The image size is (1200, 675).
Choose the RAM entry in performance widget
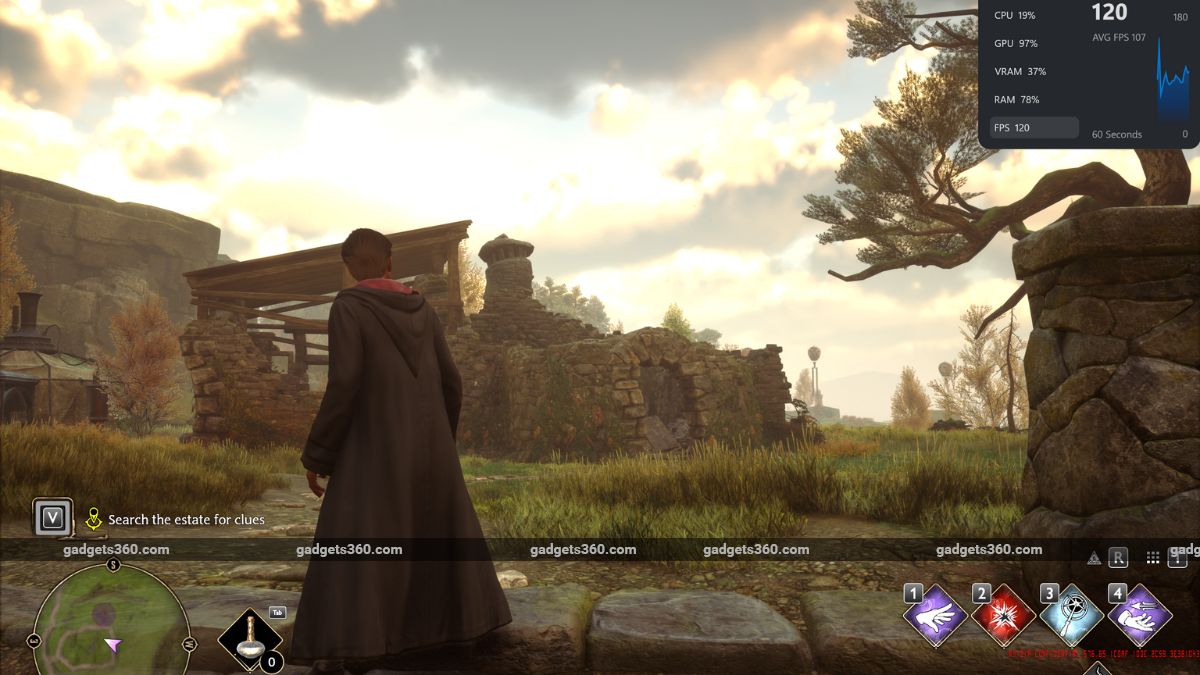[1016, 100]
